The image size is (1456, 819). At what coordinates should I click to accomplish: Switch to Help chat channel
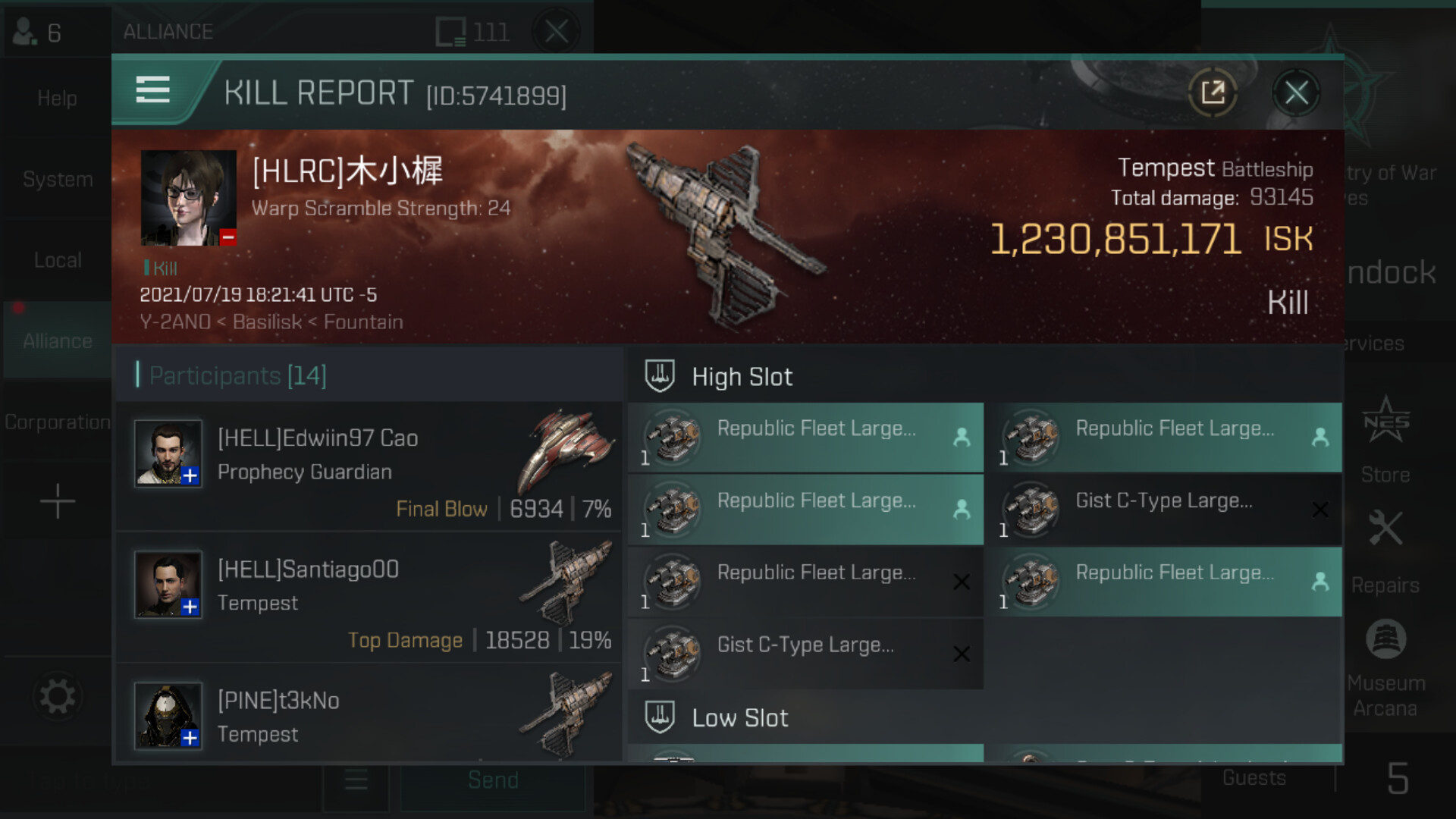click(57, 99)
